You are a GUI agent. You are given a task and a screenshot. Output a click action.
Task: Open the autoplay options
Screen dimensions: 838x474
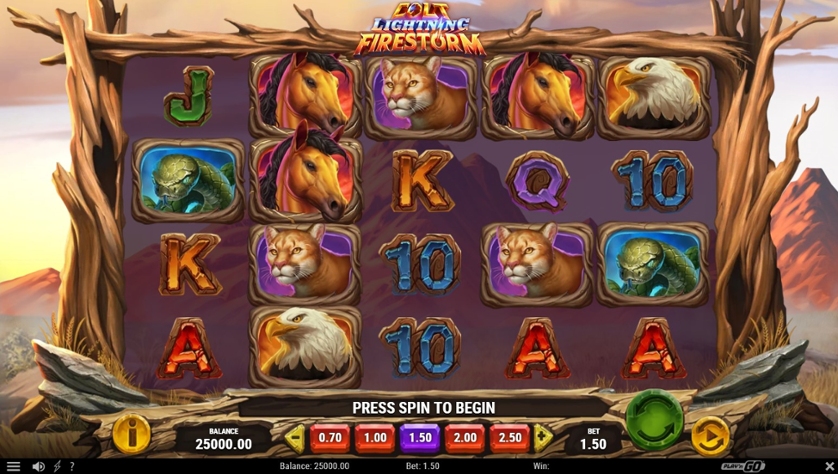[710, 436]
